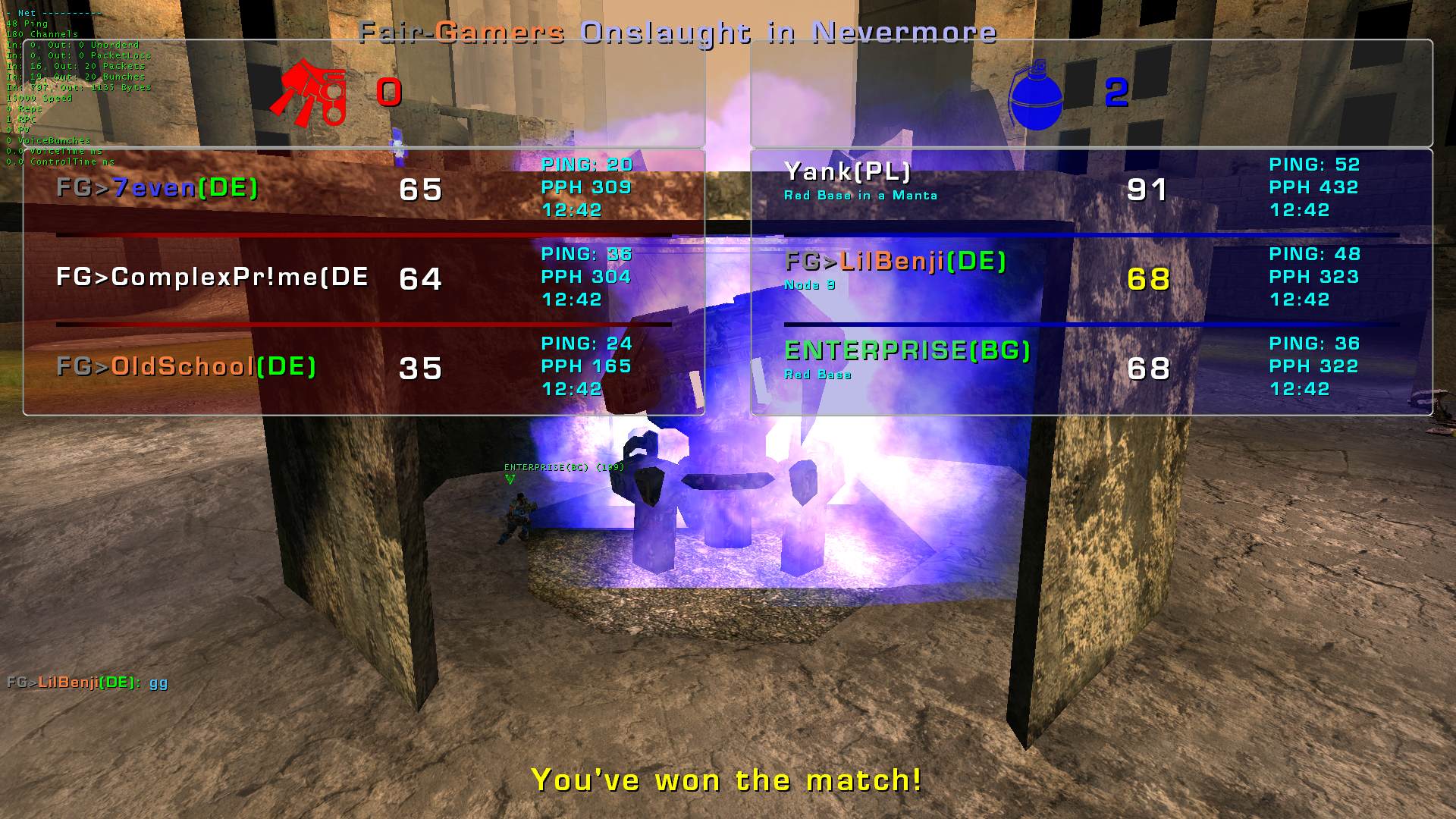The image size is (1456, 819).
Task: Click the red team emblem icon
Action: coord(310,93)
